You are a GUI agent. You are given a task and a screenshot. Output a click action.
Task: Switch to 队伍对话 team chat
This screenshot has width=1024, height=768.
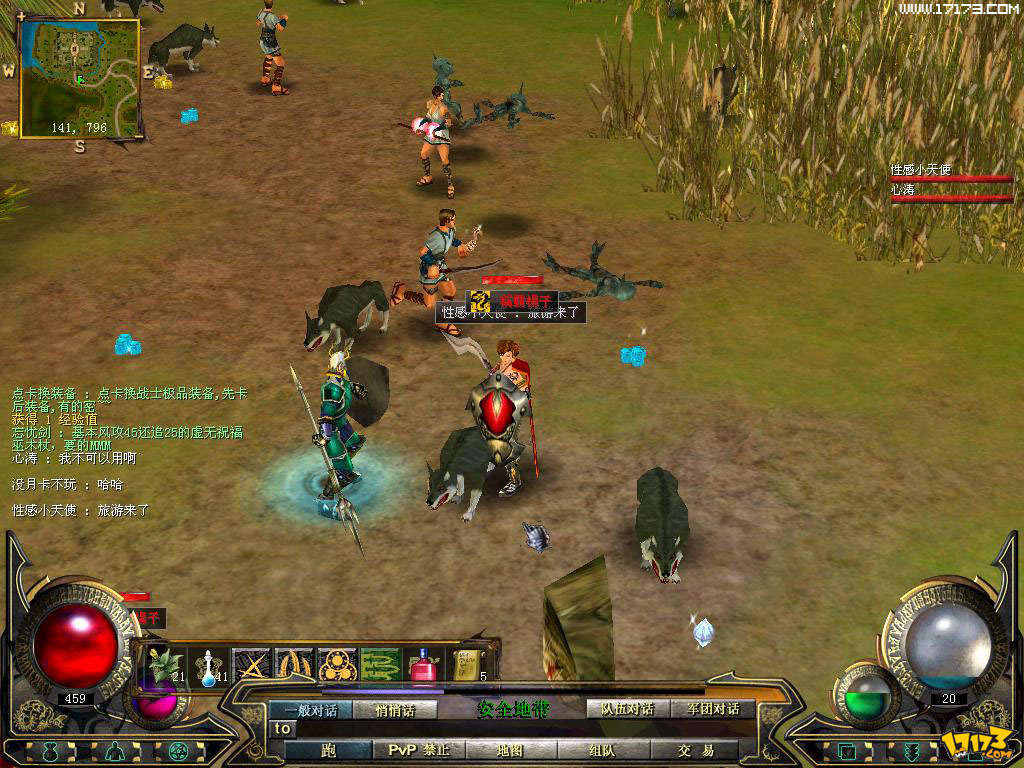tap(626, 709)
